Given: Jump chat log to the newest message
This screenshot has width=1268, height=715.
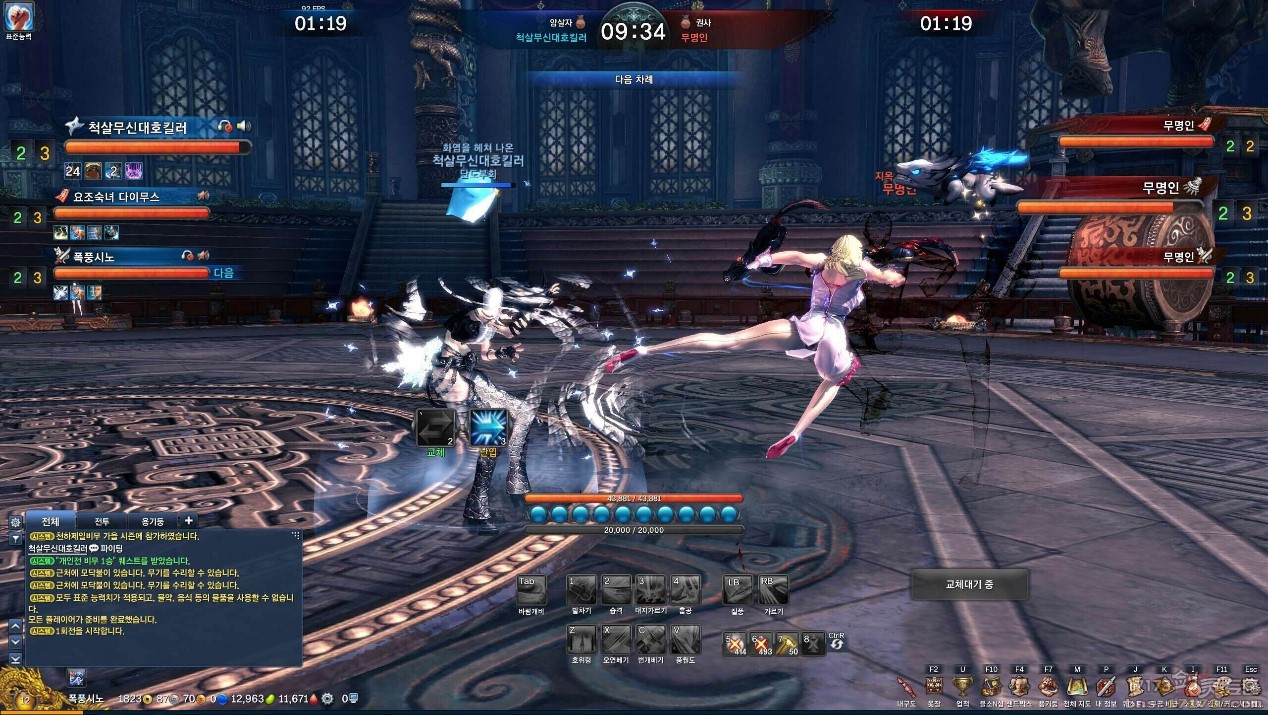Looking at the screenshot, I should click(15, 659).
